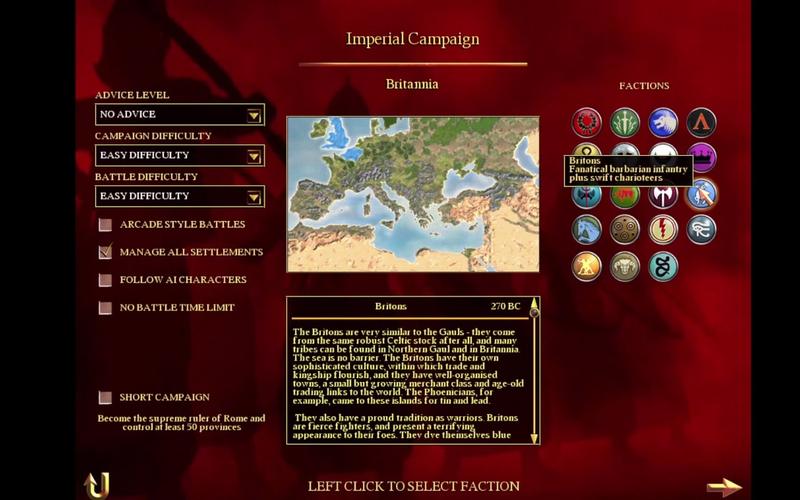800x500 pixels.
Task: Tick the No Battle Time Limit checkbox
Action: [105, 308]
